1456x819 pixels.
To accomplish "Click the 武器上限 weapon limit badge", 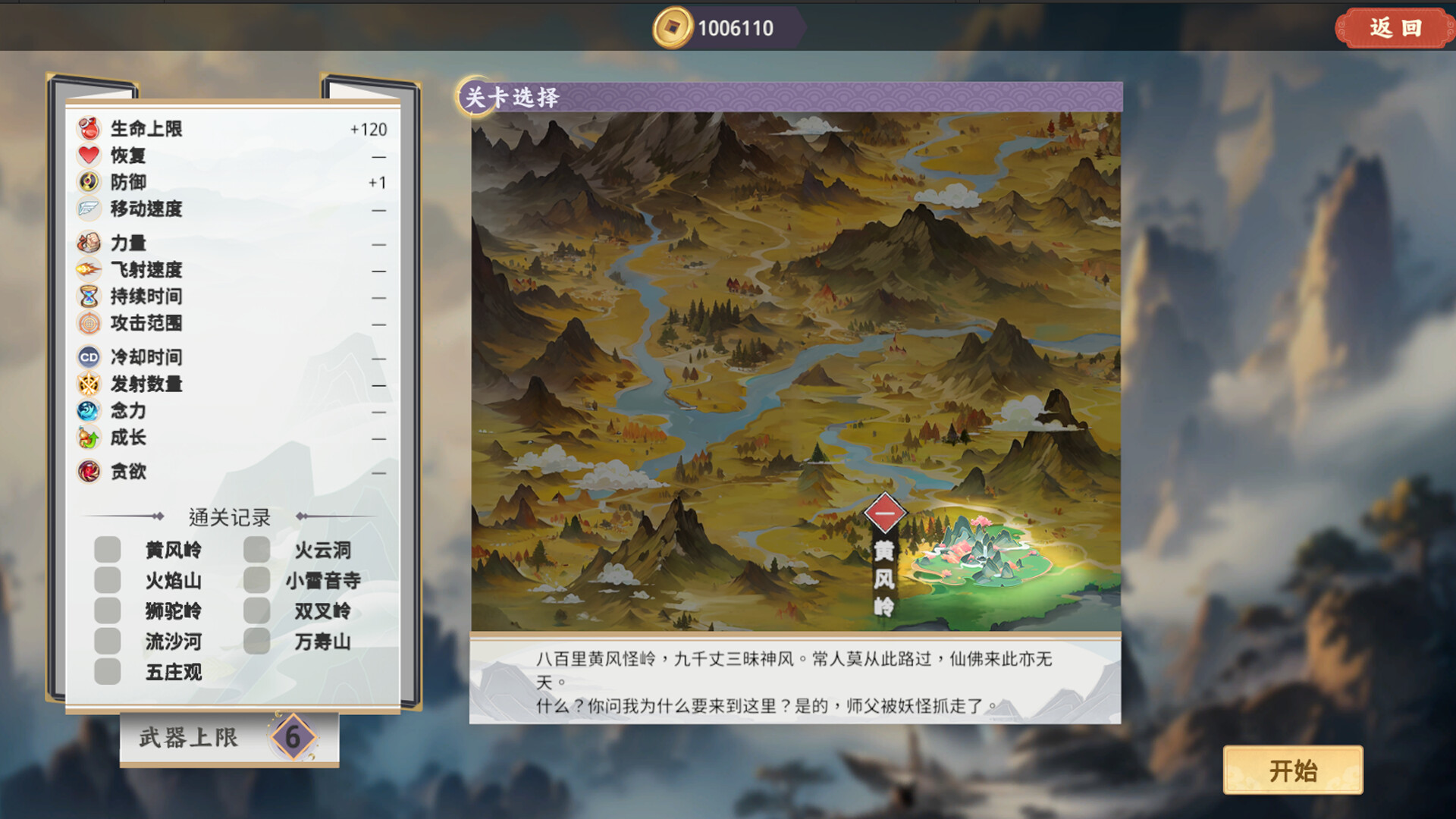I will point(294,737).
